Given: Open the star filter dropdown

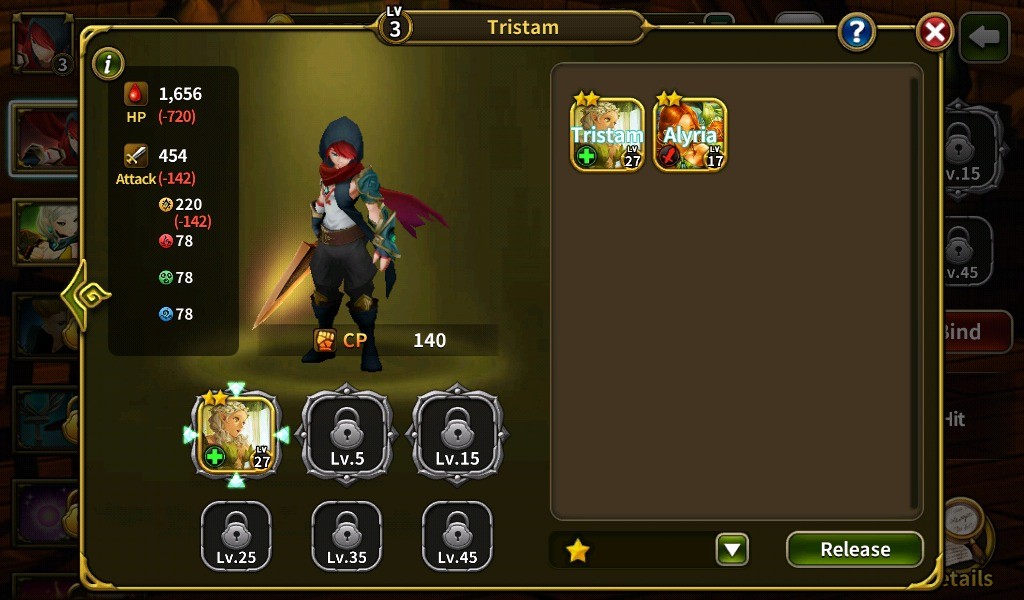Looking at the screenshot, I should (x=732, y=549).
